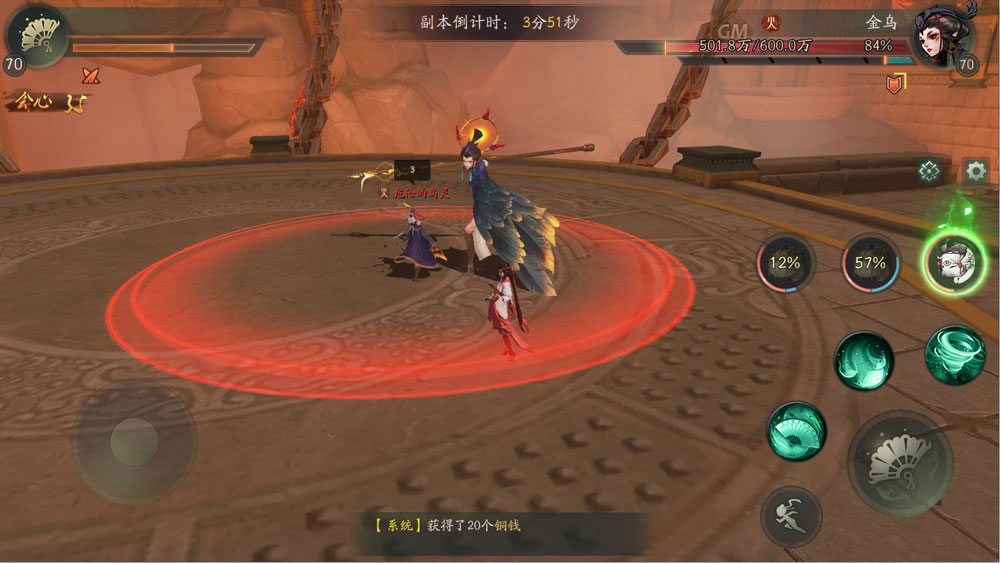Click the boss's 火 fire element badge
Image resolution: width=1000 pixels, height=563 pixels.
[x=771, y=22]
